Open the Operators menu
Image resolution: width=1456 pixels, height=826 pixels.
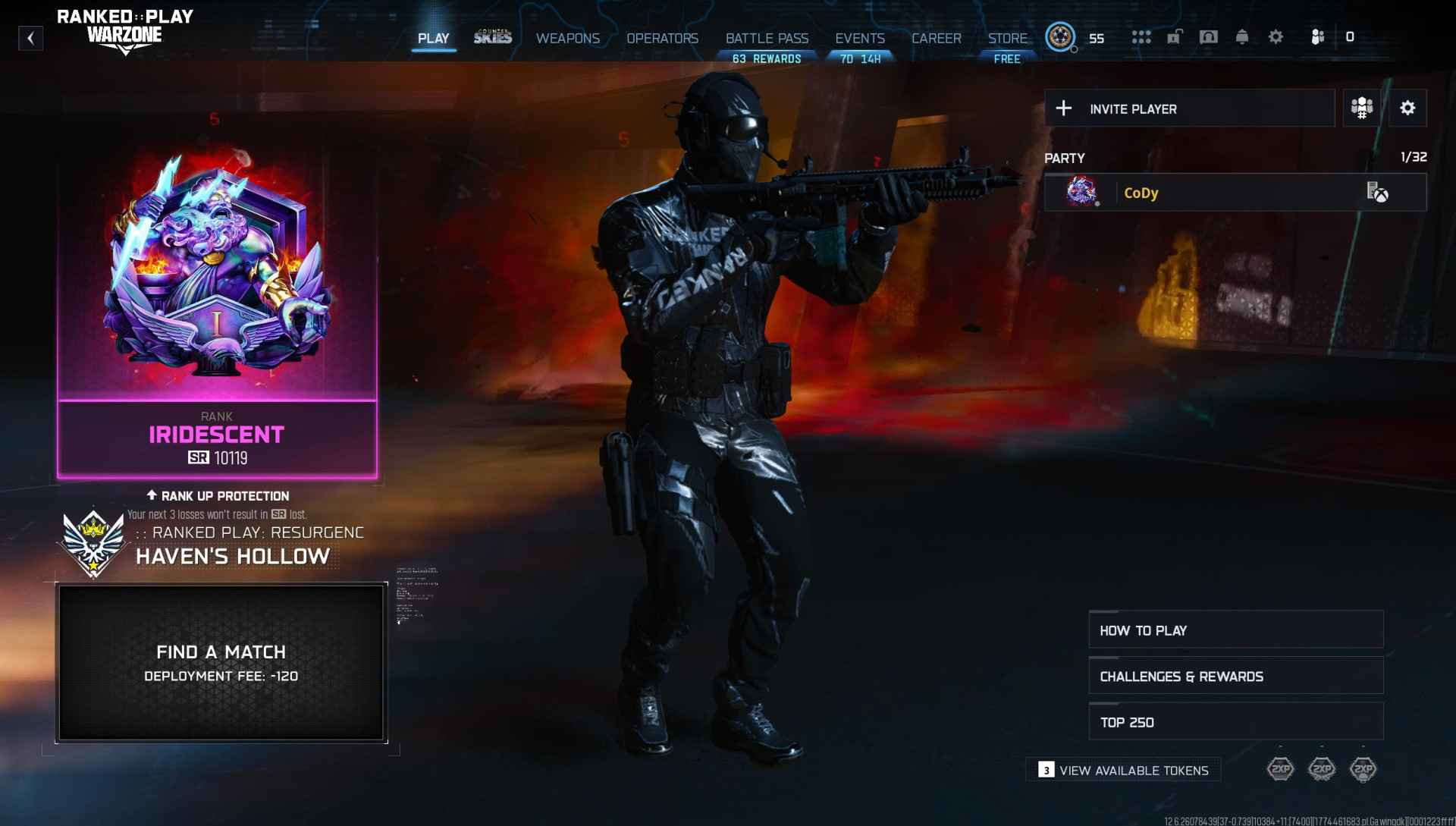click(x=663, y=38)
